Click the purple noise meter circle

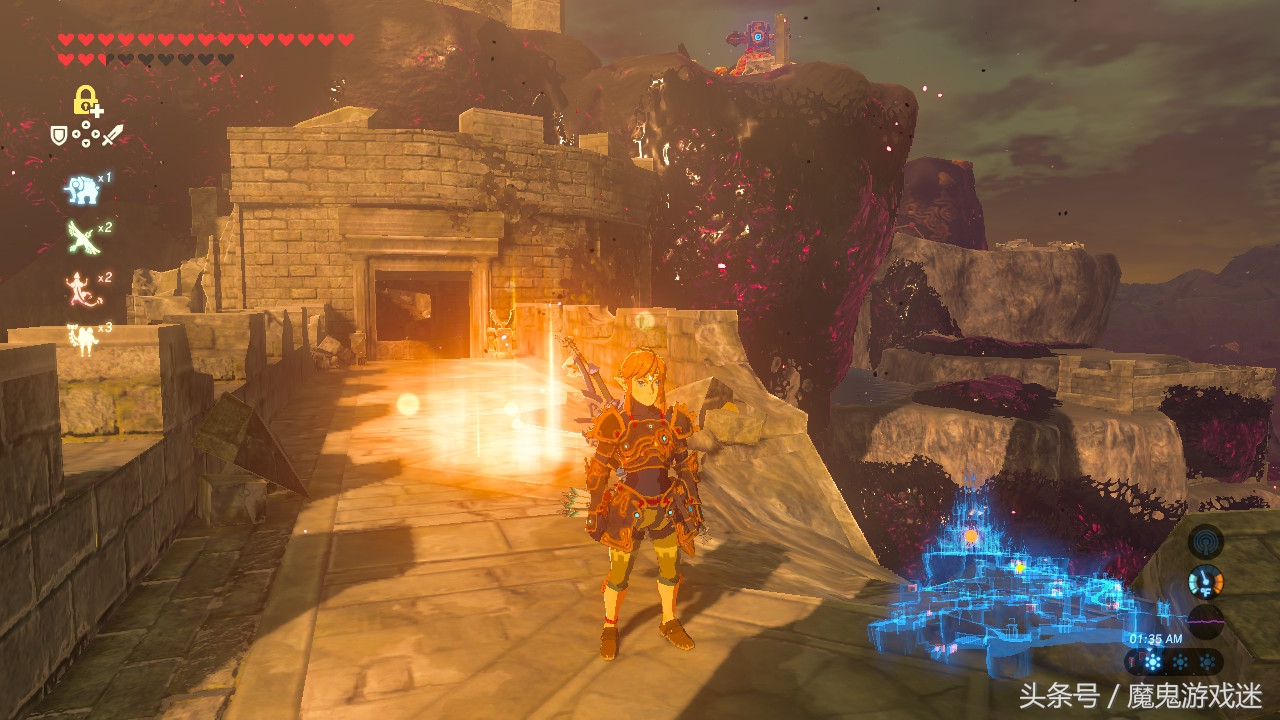(1206, 621)
